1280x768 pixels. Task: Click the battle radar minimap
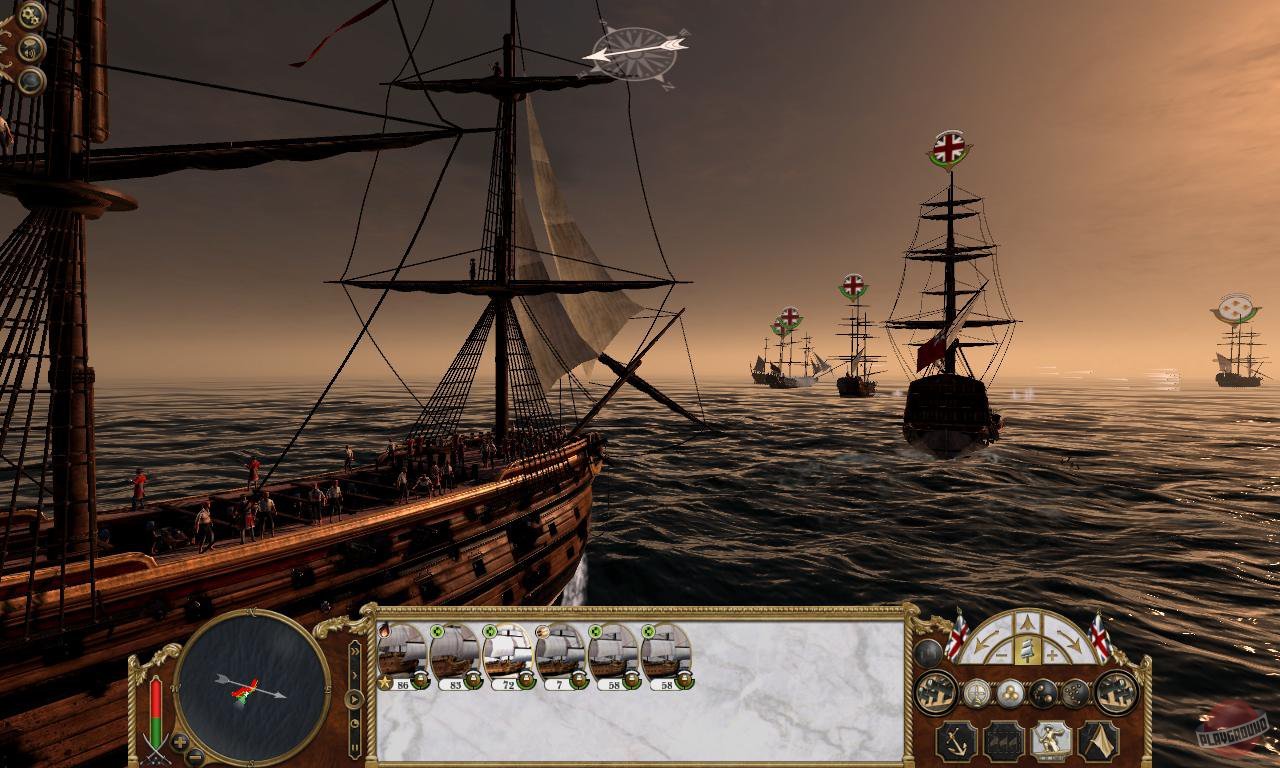[x=251, y=686]
